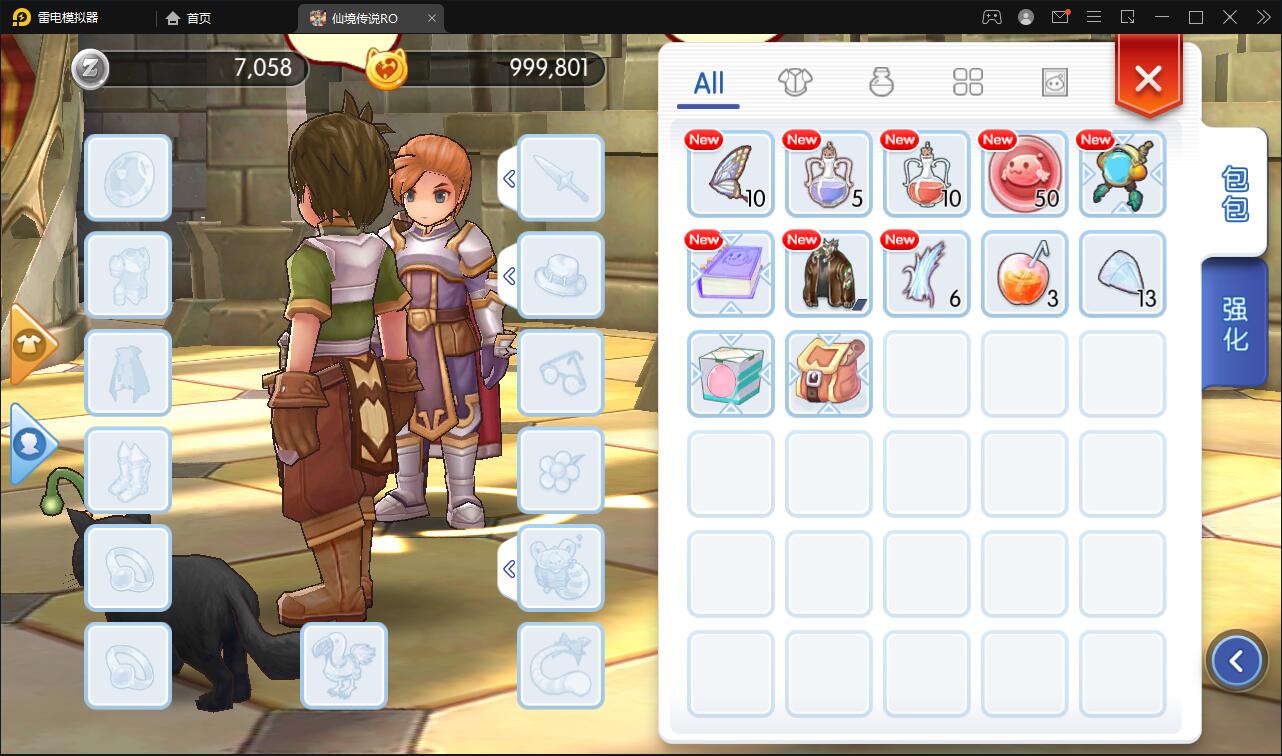Screen dimensions: 1282x756
Task: Choose the headgear hat equipment slot
Action: click(x=560, y=276)
